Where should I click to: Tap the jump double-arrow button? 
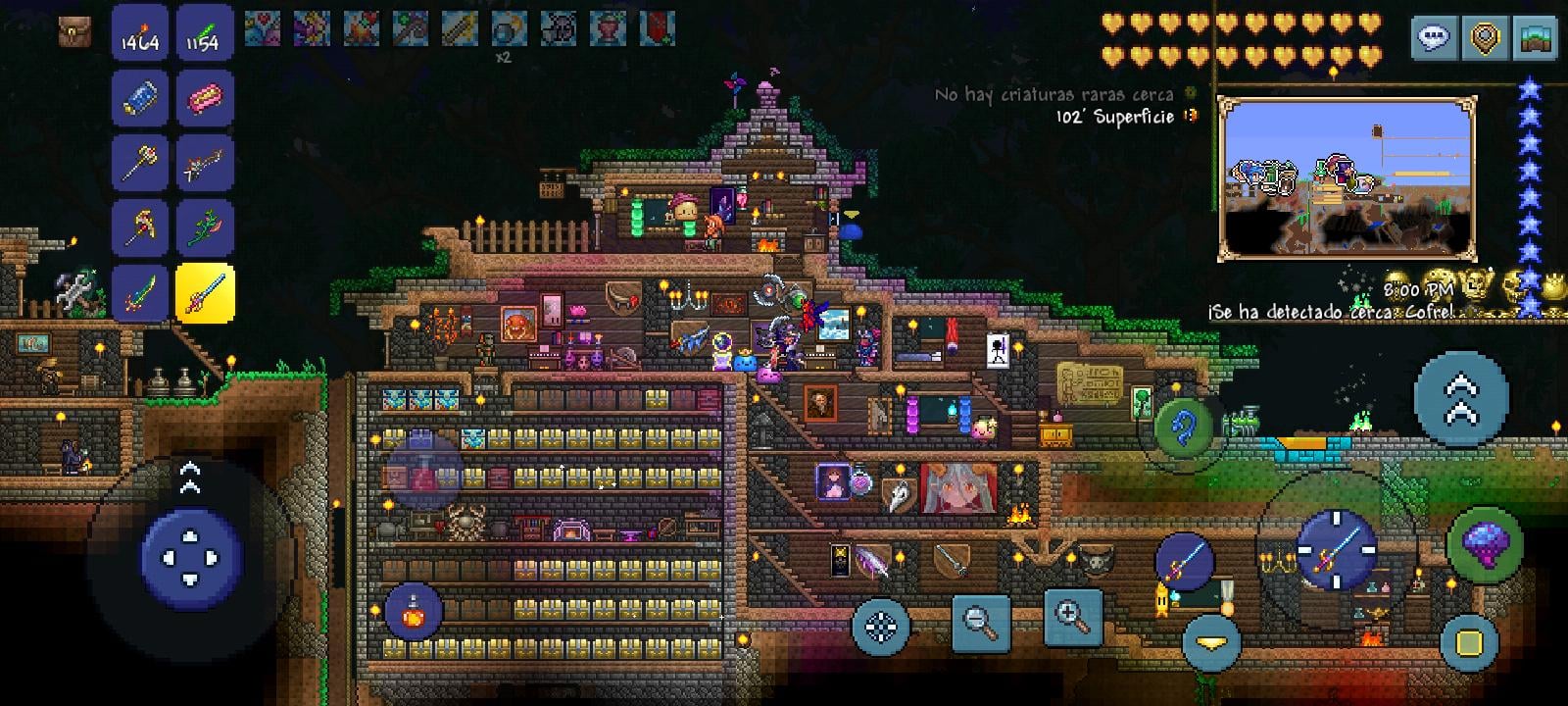tap(1460, 399)
